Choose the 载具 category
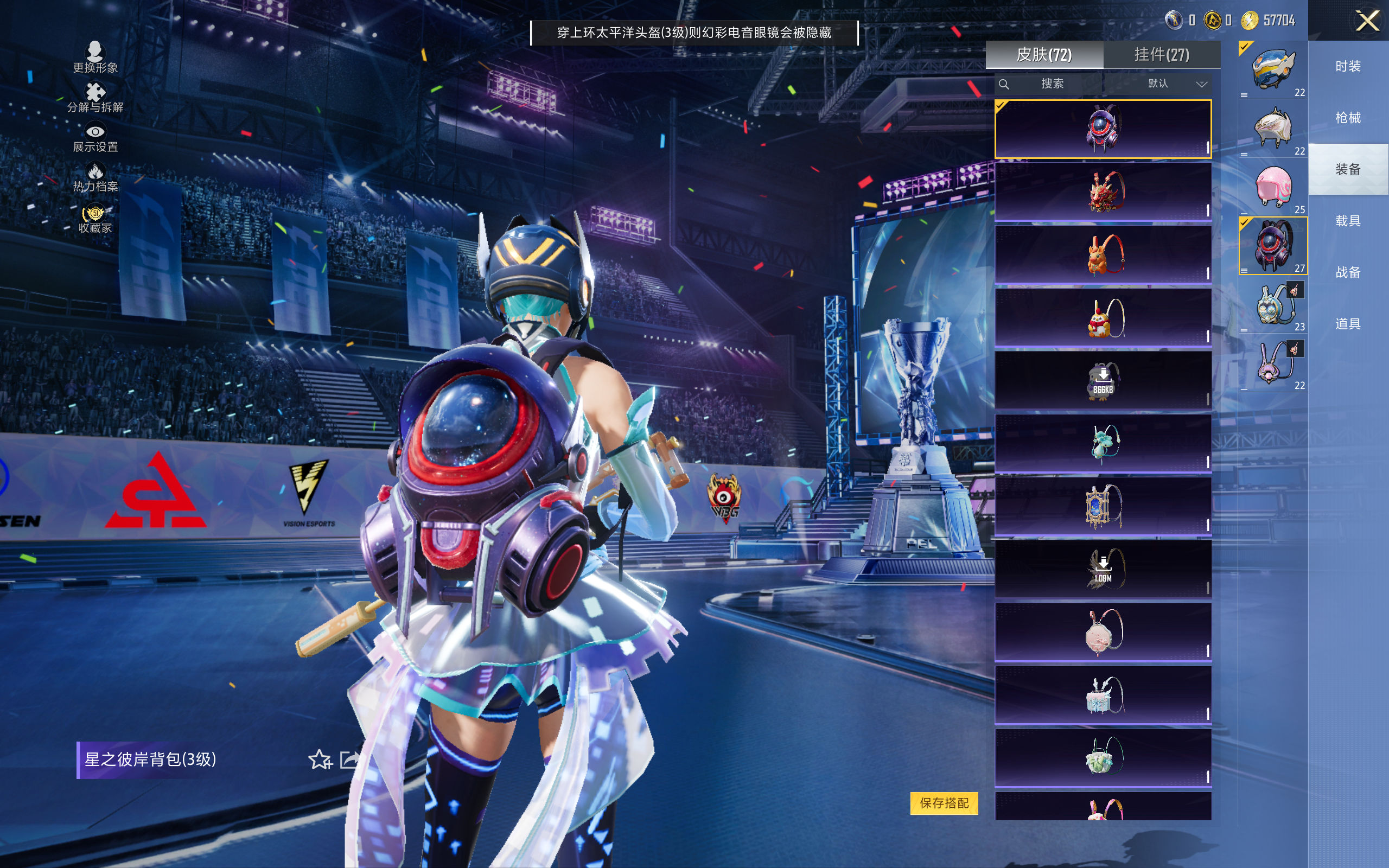The image size is (1389, 868). click(x=1348, y=221)
